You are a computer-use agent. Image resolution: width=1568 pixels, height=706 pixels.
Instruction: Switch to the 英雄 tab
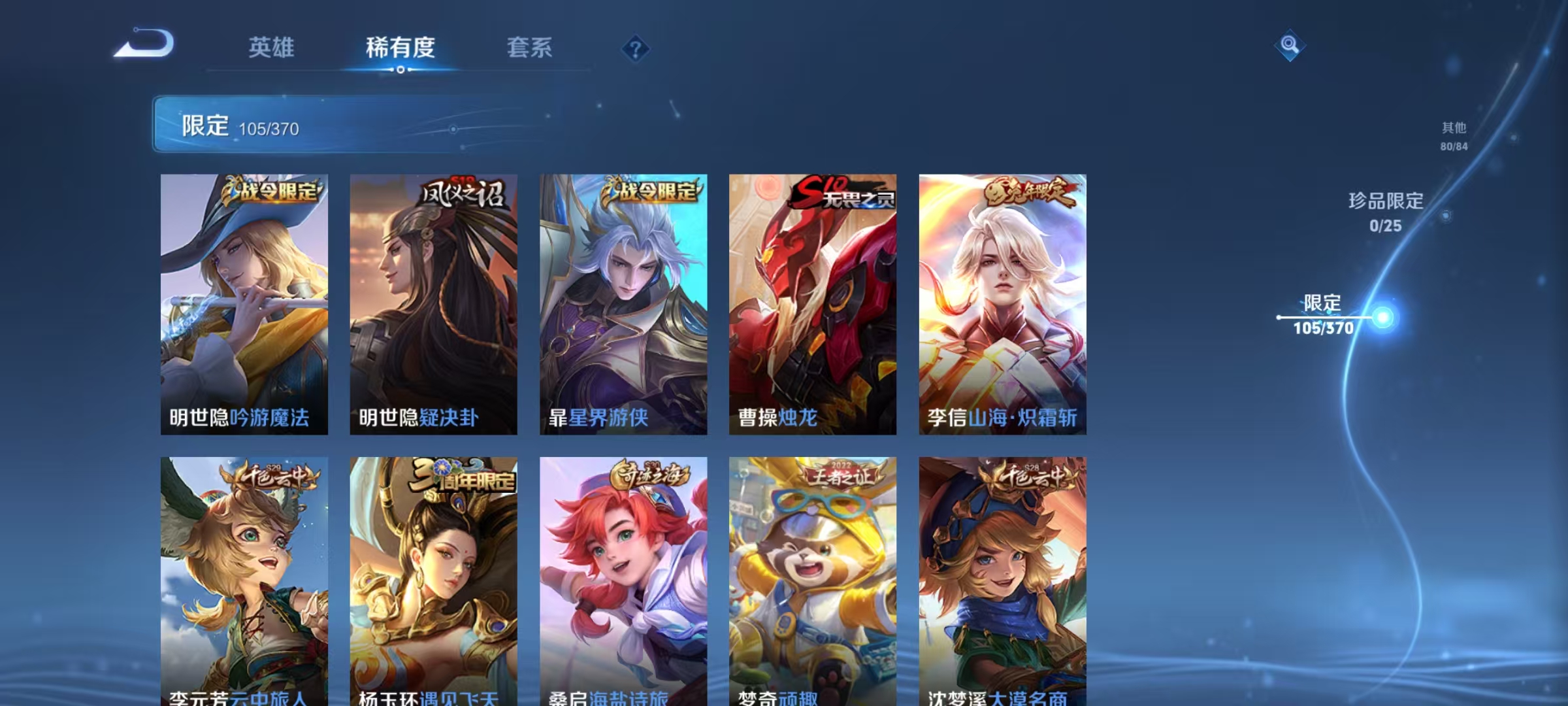272,48
